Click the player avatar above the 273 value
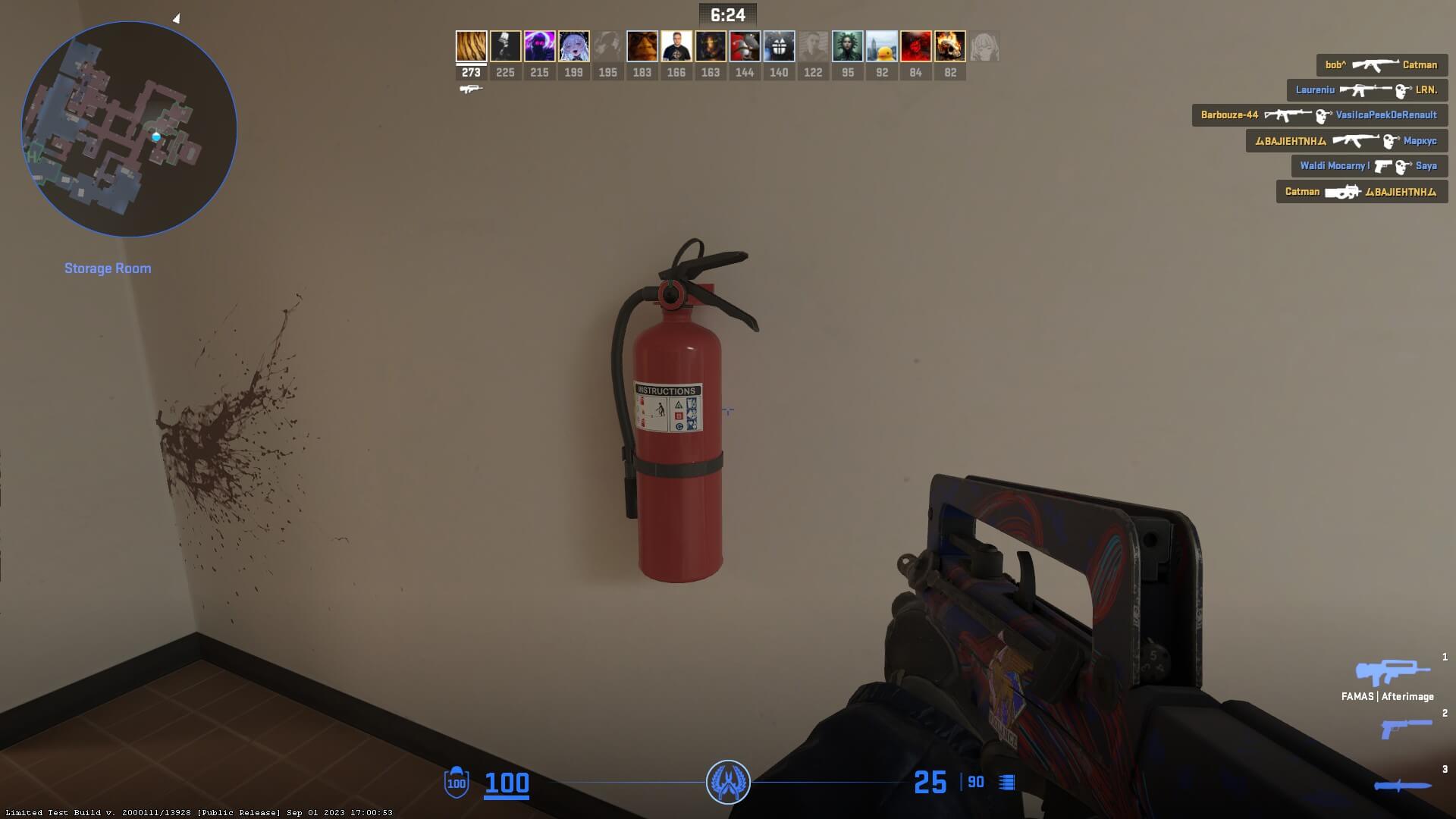1456x819 pixels. [x=471, y=46]
